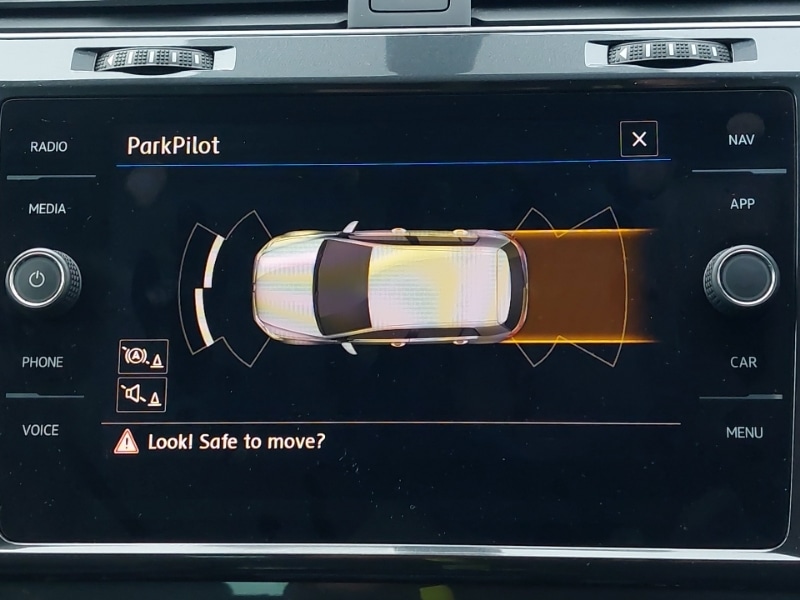Close the ParkPilot screen
The width and height of the screenshot is (800, 600).
(639, 139)
